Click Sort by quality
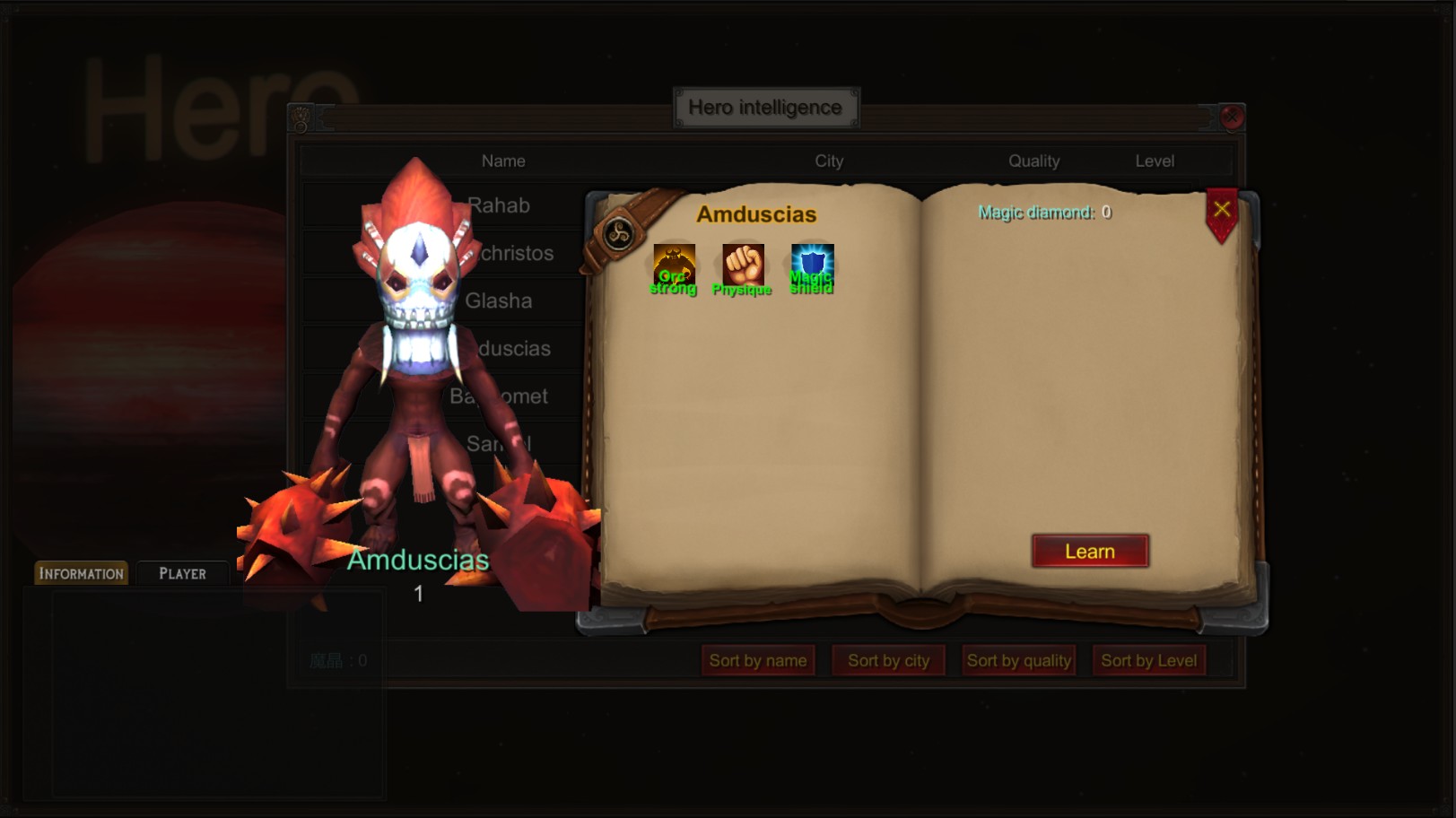 [x=1018, y=660]
